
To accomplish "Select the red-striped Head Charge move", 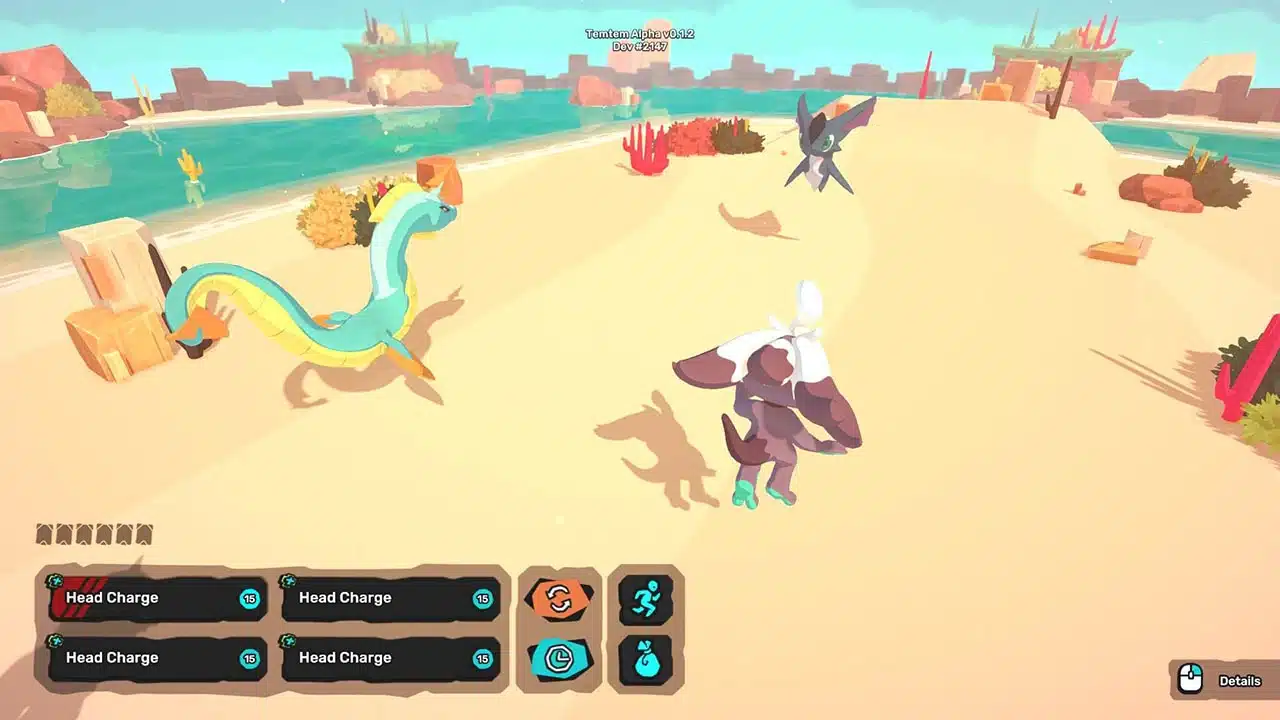I will coord(157,598).
